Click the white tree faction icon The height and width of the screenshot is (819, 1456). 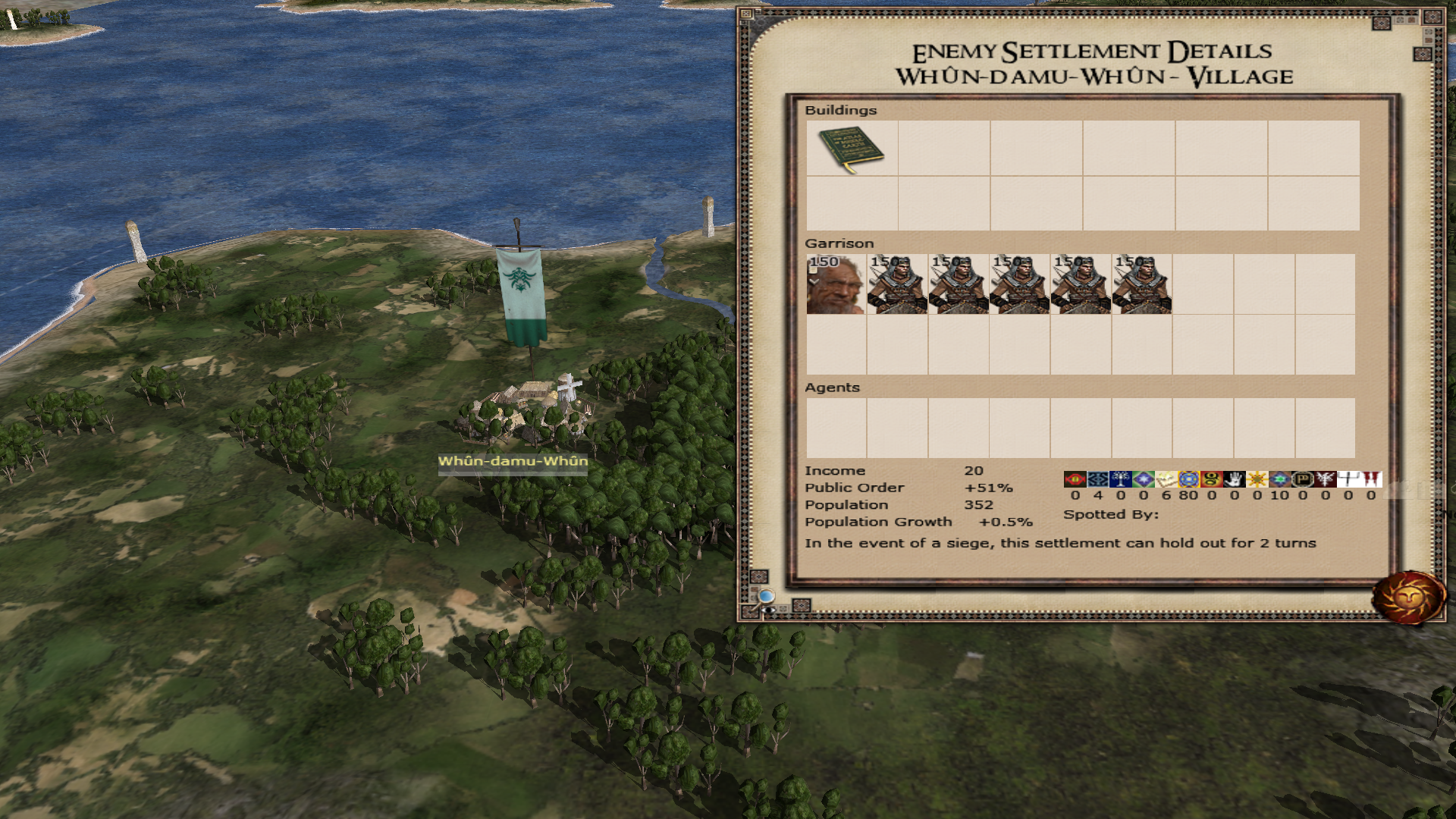[1120, 479]
